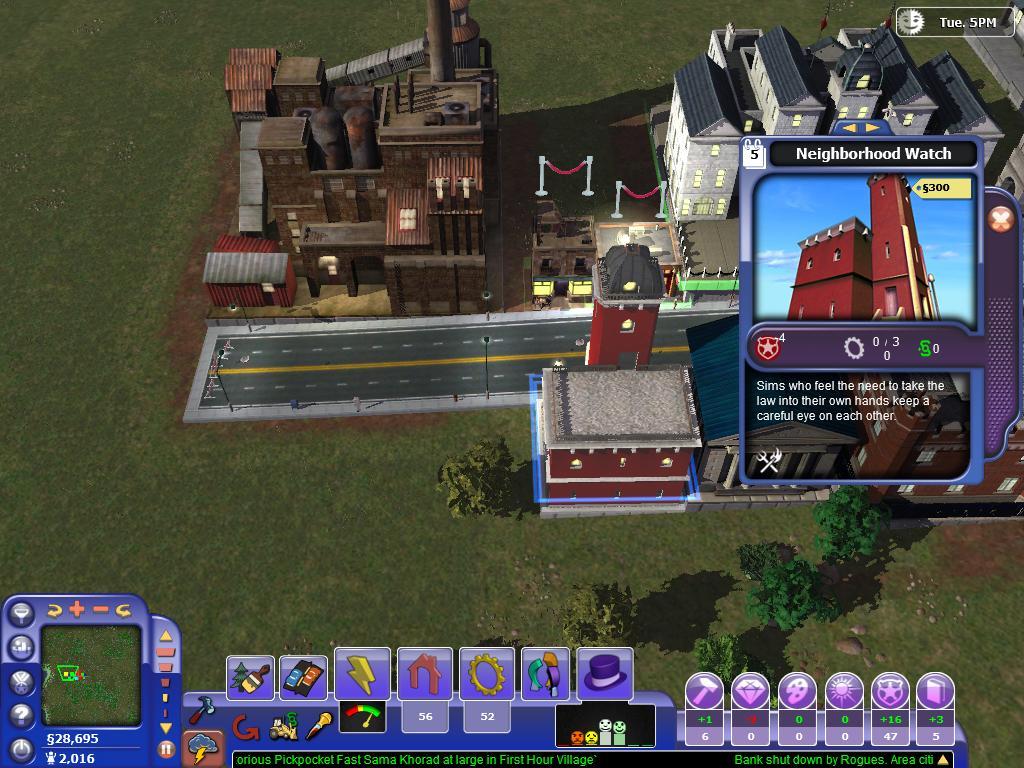Activate the bulldozer demolish tool
This screenshot has height=768, width=1024.
[x=284, y=728]
